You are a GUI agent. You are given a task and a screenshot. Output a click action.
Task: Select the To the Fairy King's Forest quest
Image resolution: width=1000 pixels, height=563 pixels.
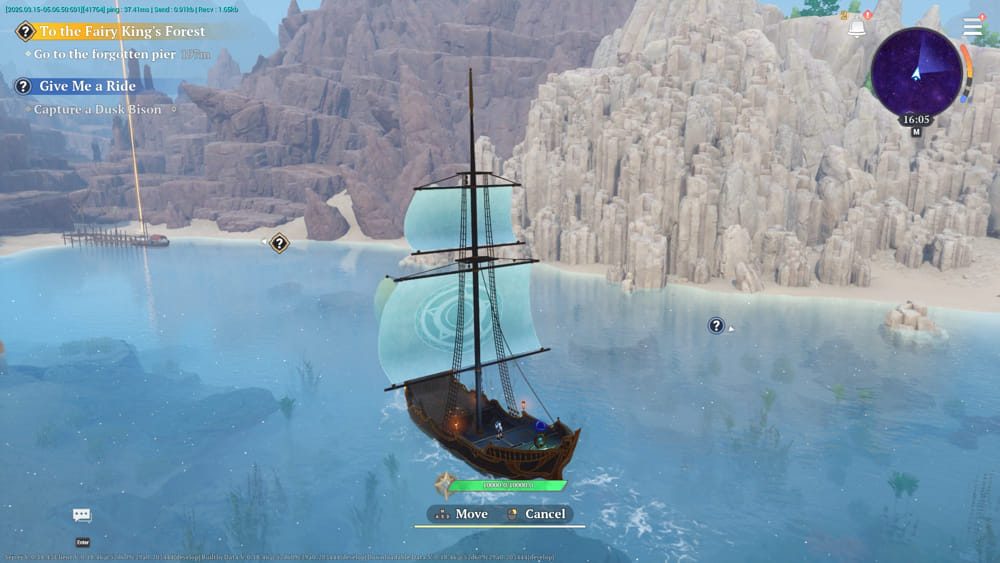point(120,31)
